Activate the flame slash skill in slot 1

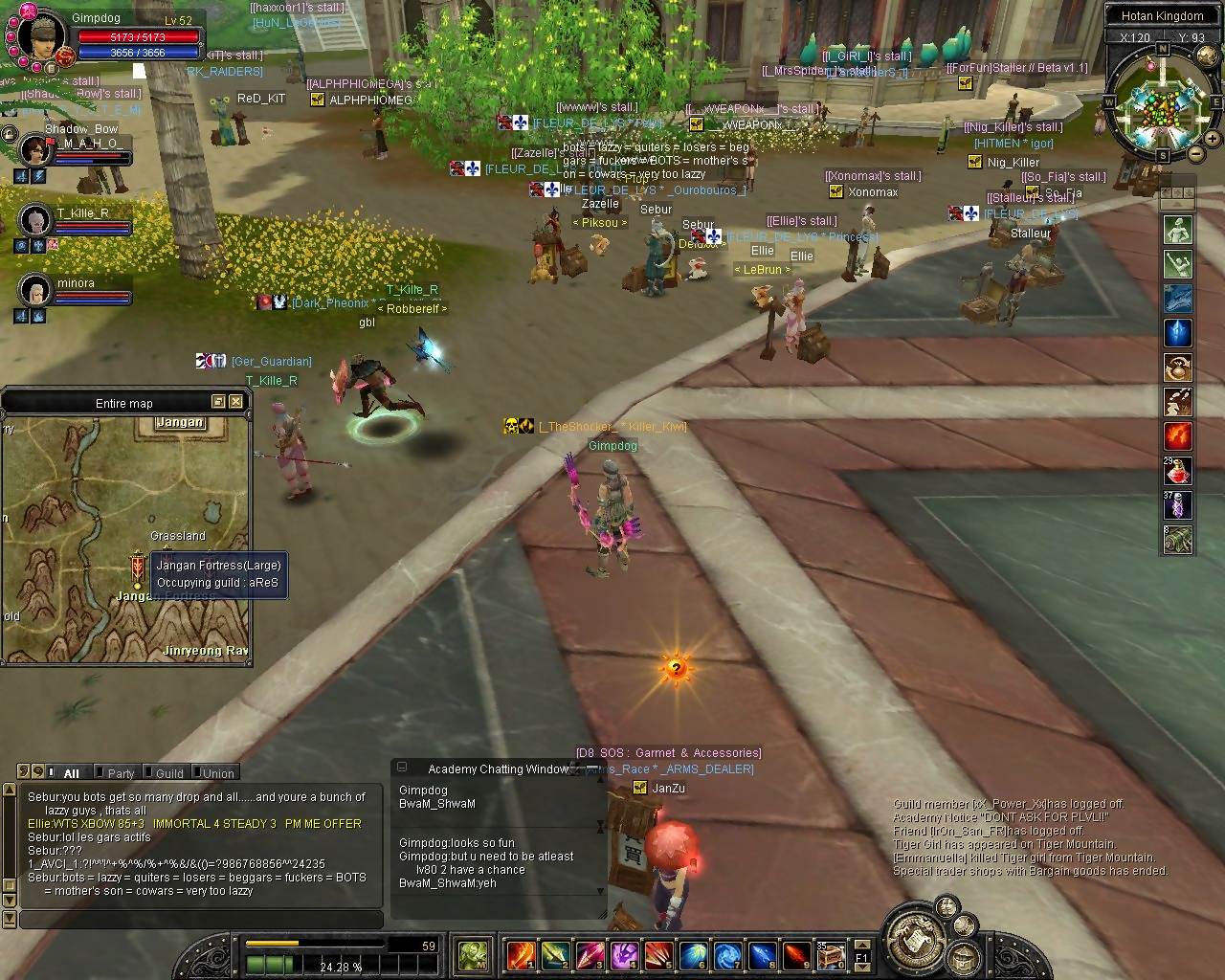521,954
